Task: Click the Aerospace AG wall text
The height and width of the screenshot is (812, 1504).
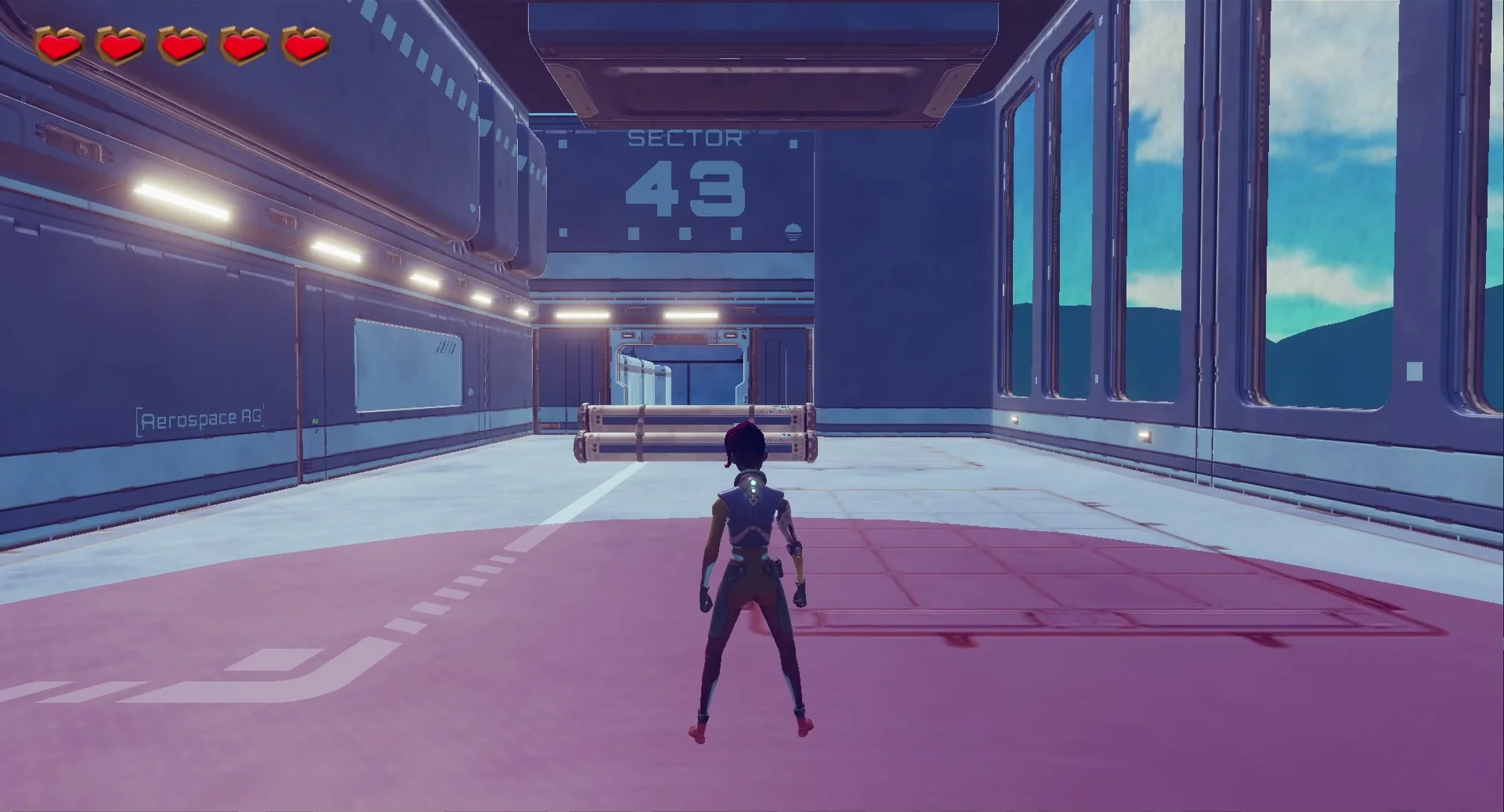Action: click(200, 419)
